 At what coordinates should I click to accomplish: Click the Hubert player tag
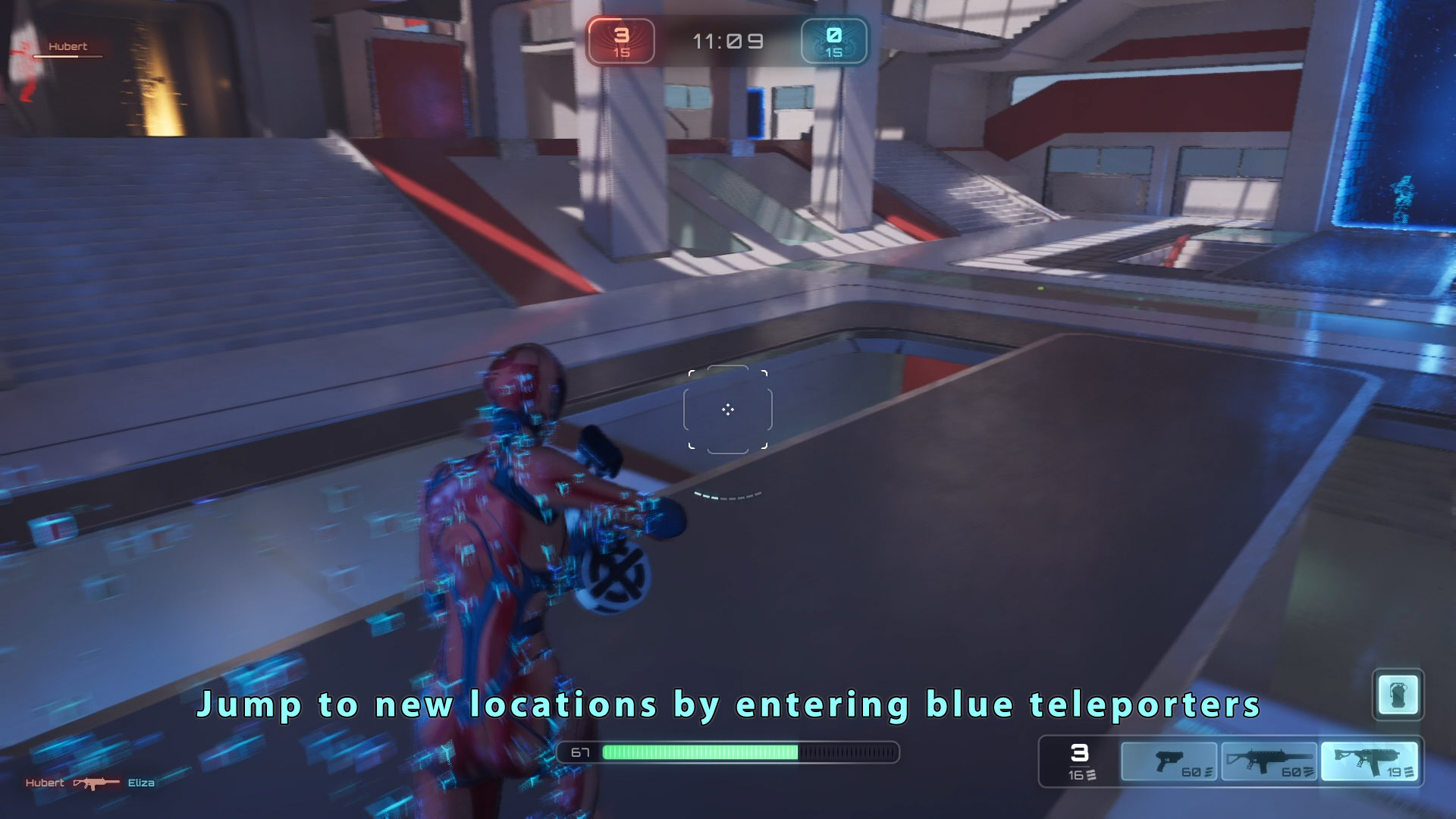(x=67, y=47)
